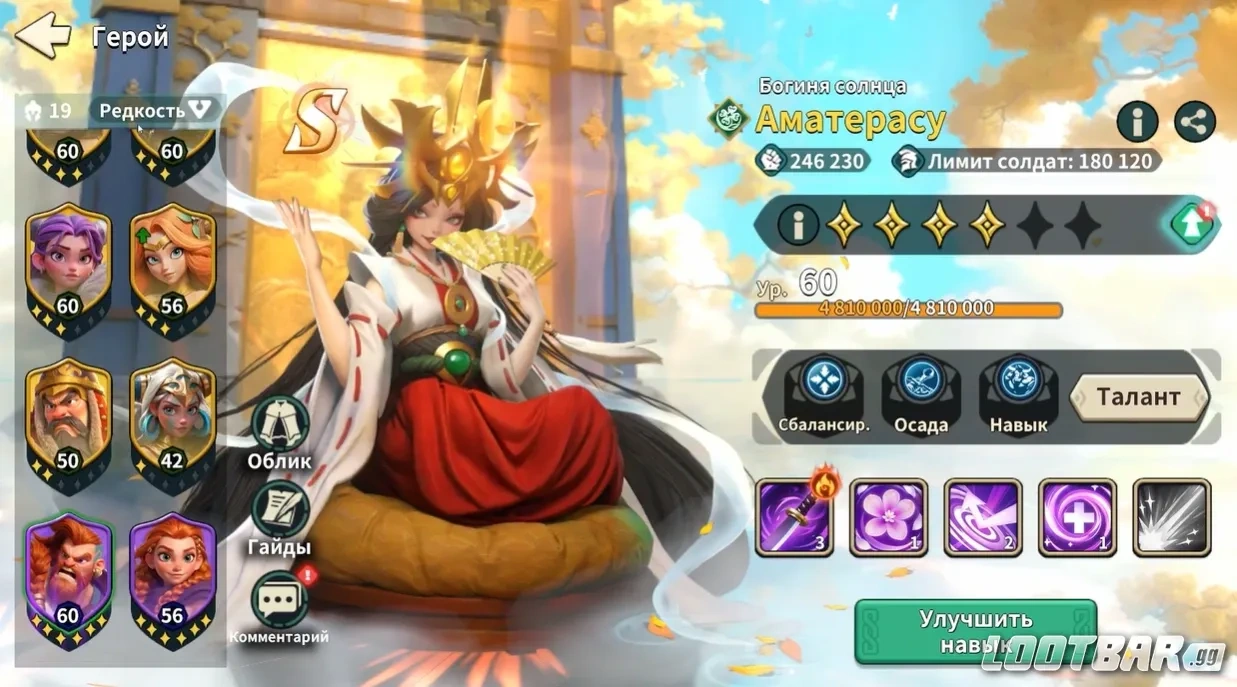
Task: Choose the bearded king hero portrait
Action: (x=68, y=420)
